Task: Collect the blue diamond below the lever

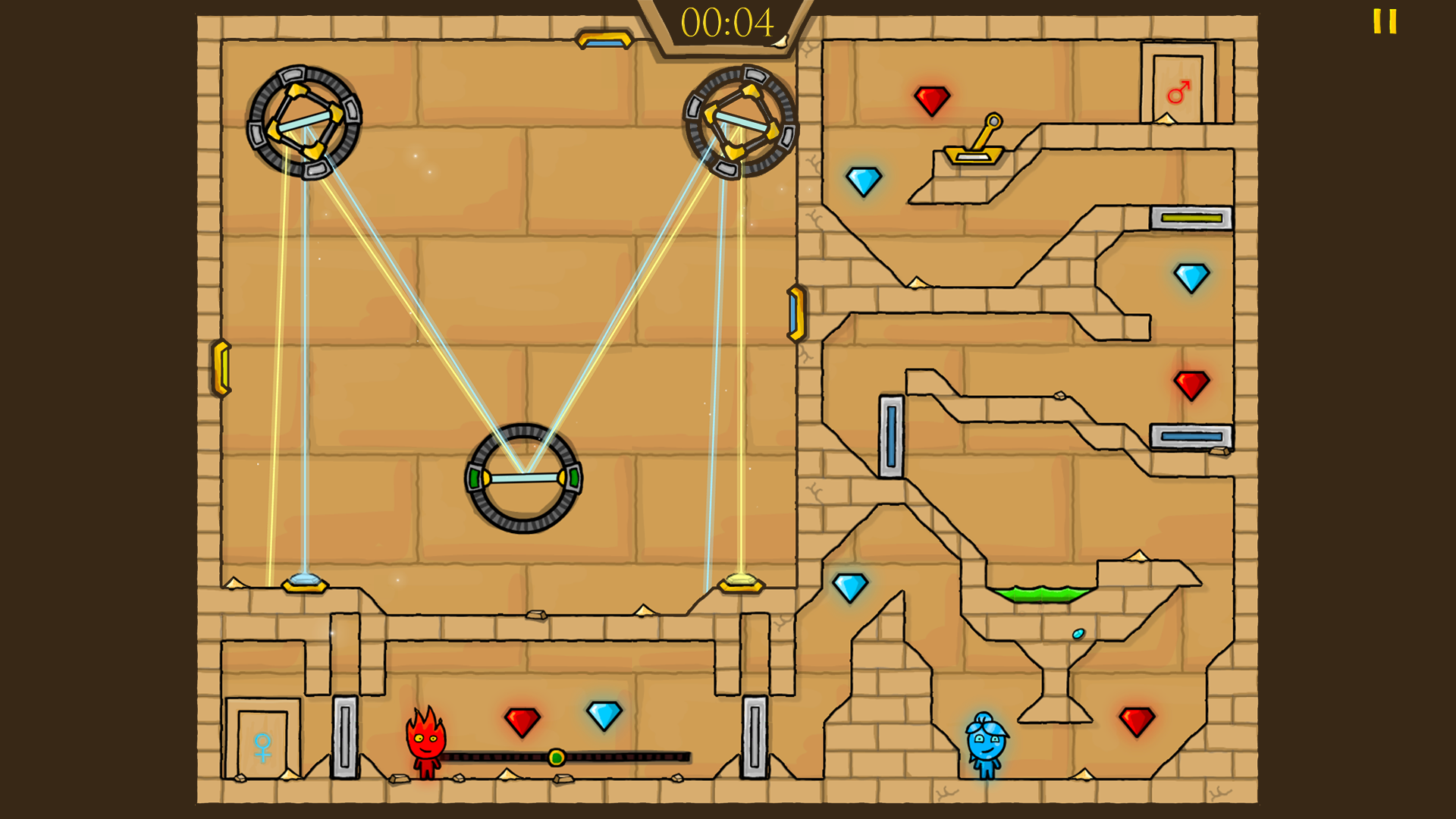Action: coord(863,182)
